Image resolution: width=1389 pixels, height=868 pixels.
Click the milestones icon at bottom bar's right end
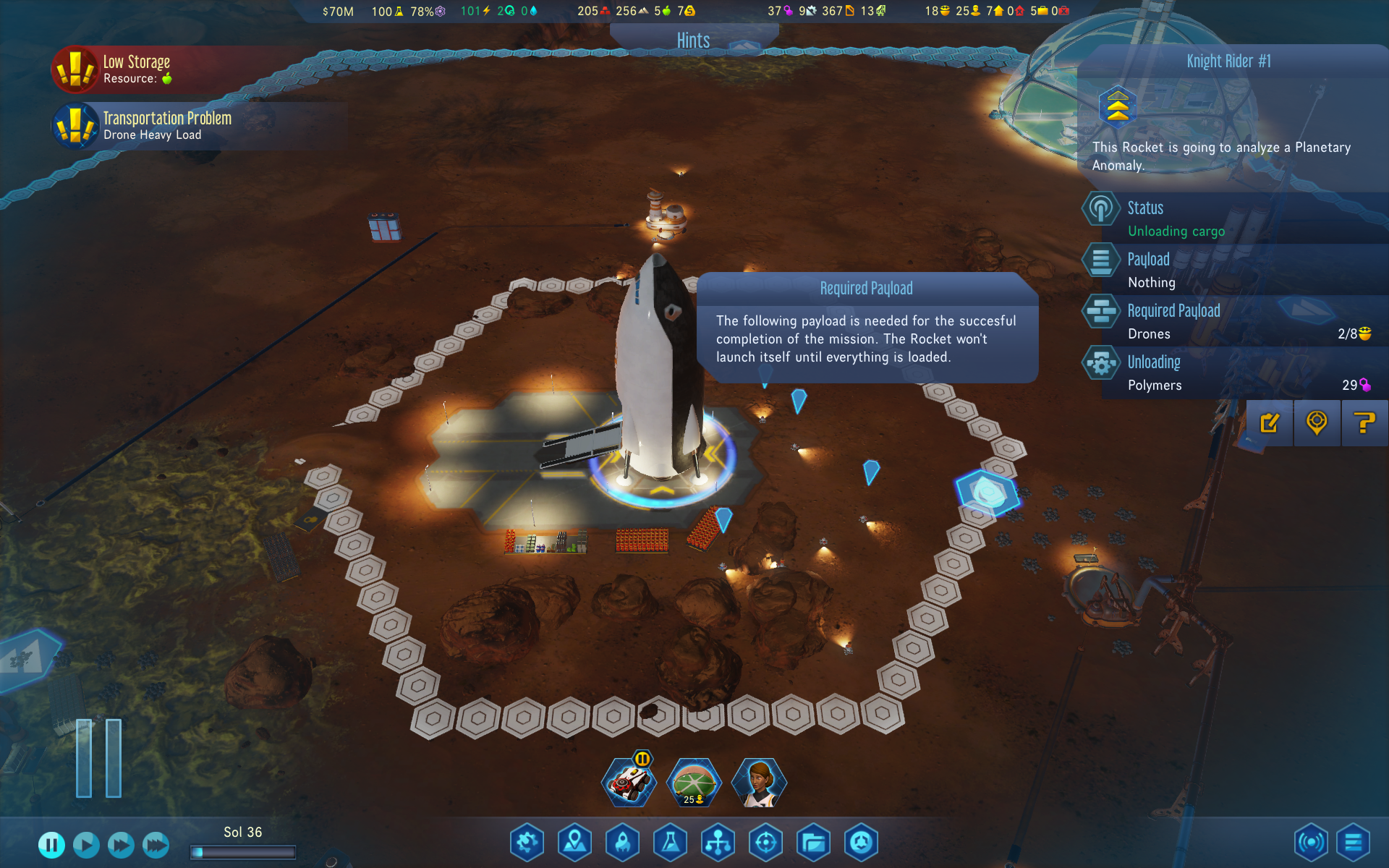point(861,842)
